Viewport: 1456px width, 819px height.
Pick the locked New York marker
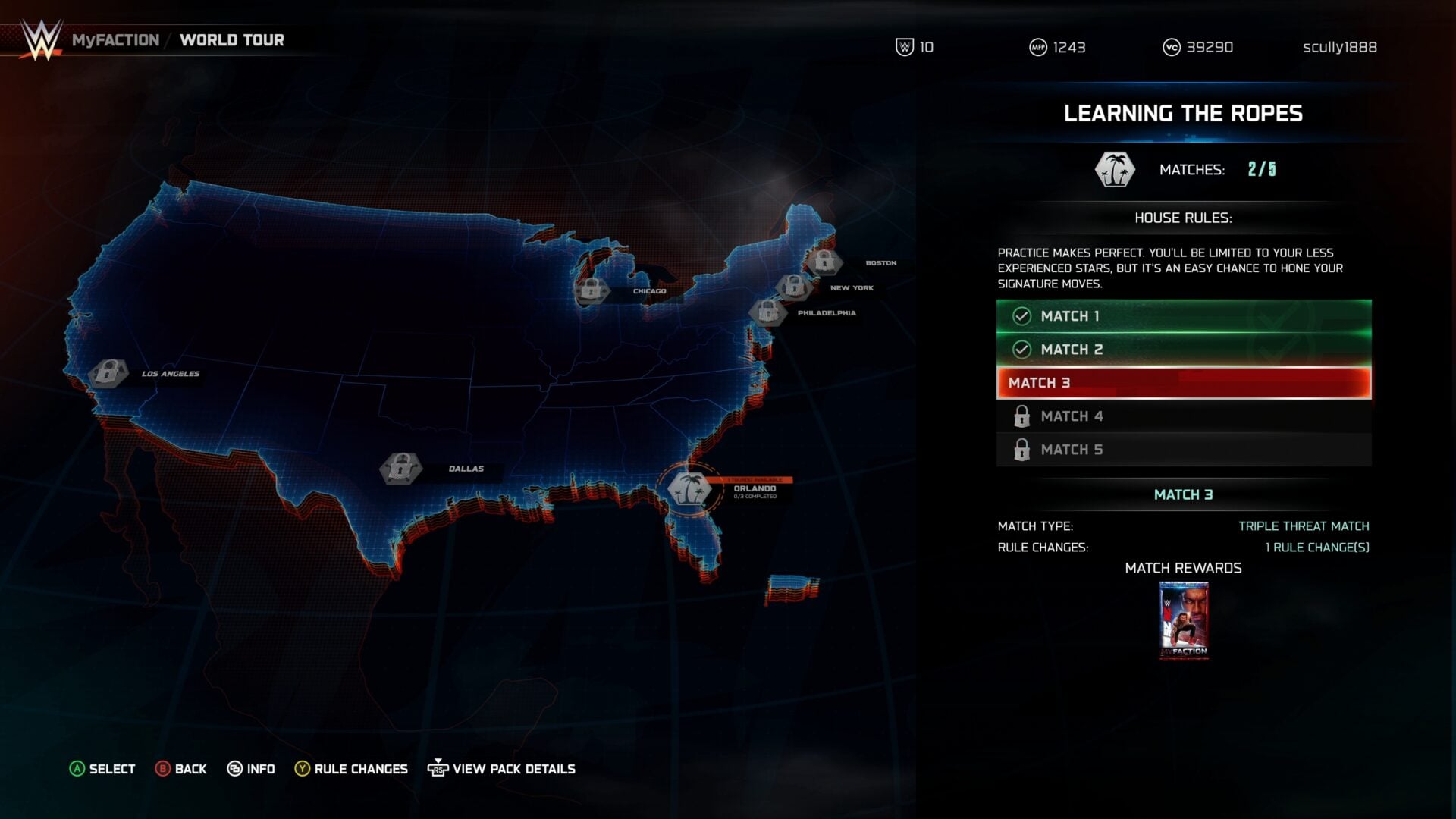point(793,287)
